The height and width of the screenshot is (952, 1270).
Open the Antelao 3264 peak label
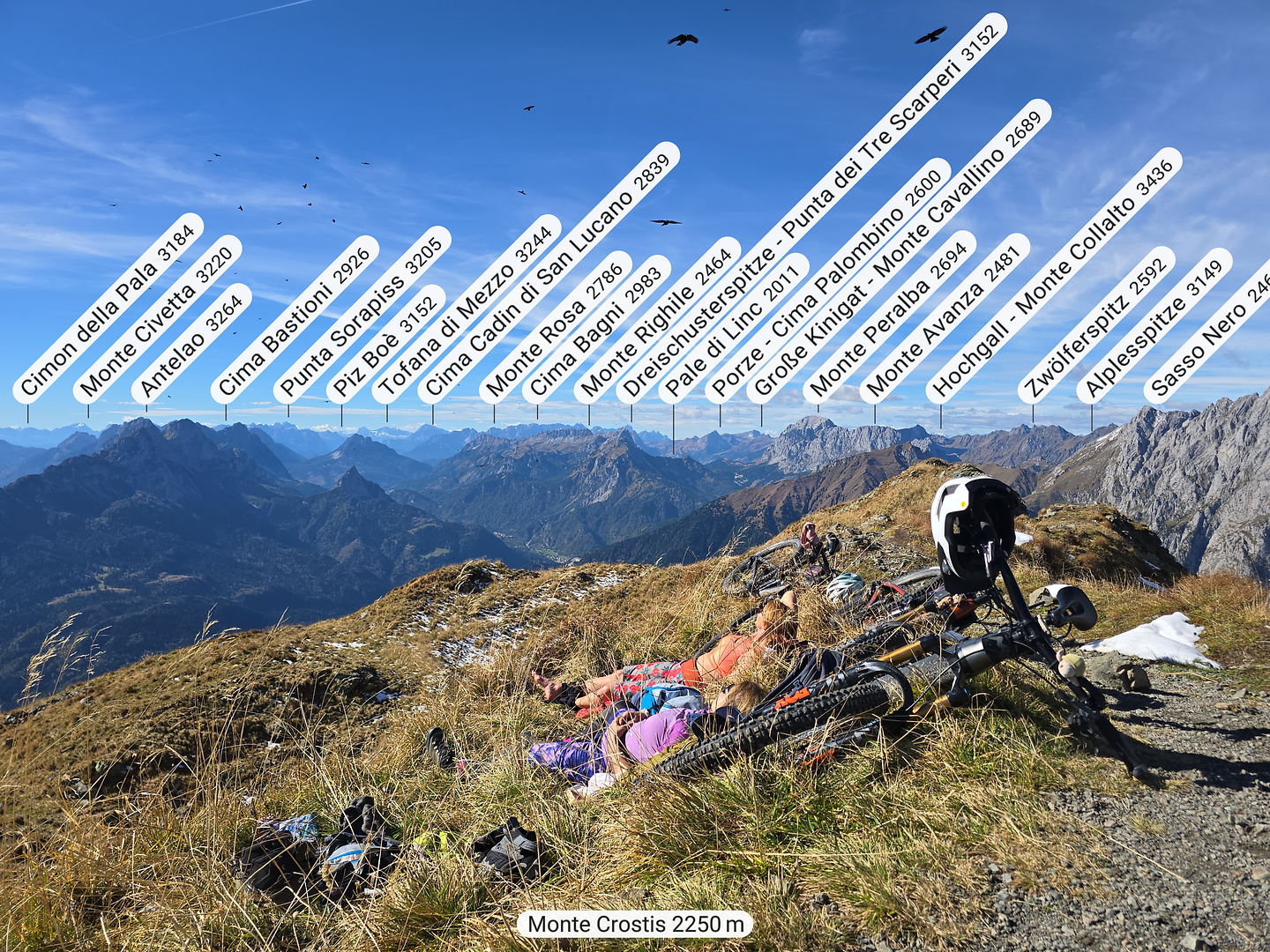(191, 344)
